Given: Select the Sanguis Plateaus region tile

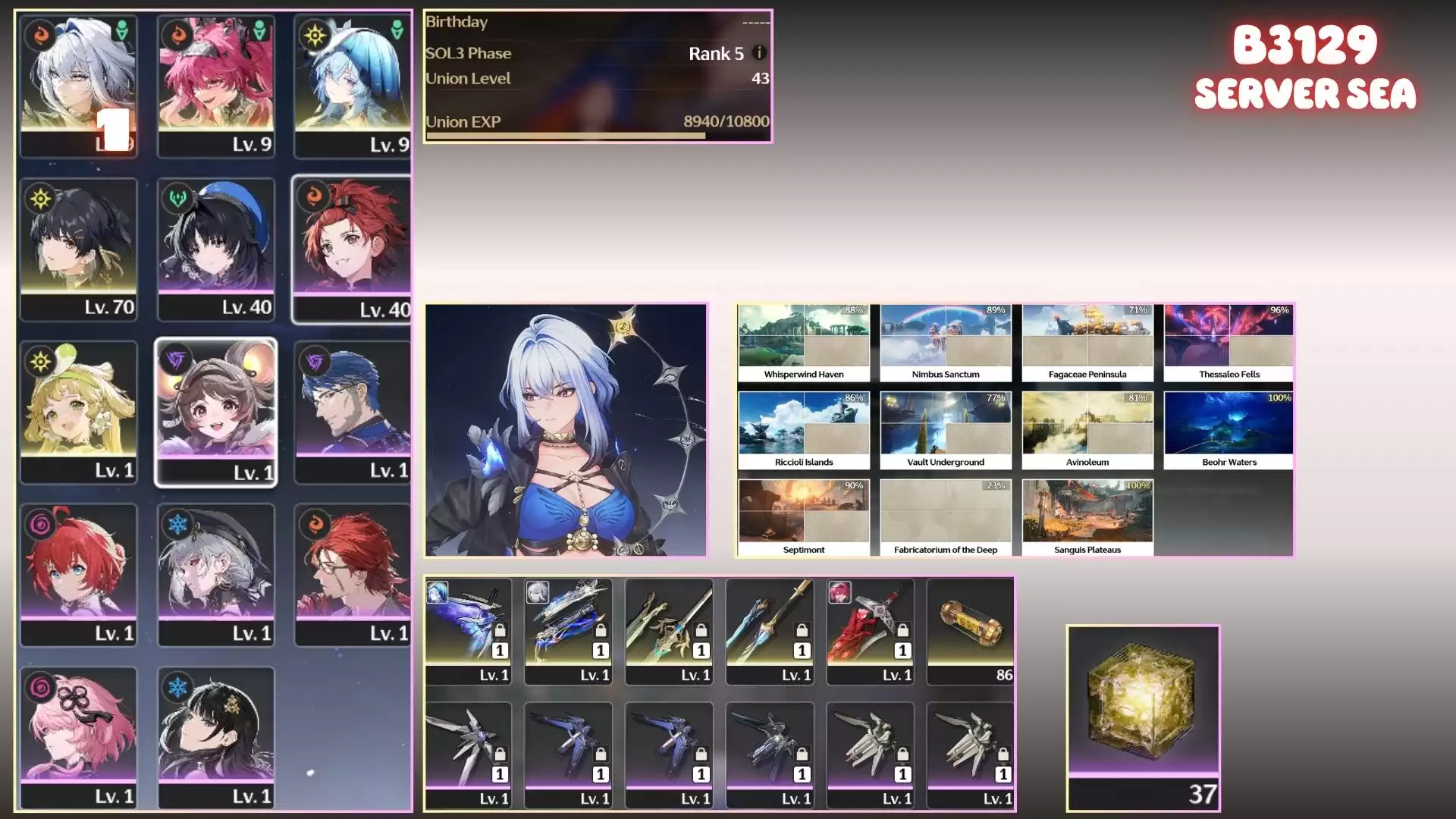Looking at the screenshot, I should pyautogui.click(x=1087, y=518).
